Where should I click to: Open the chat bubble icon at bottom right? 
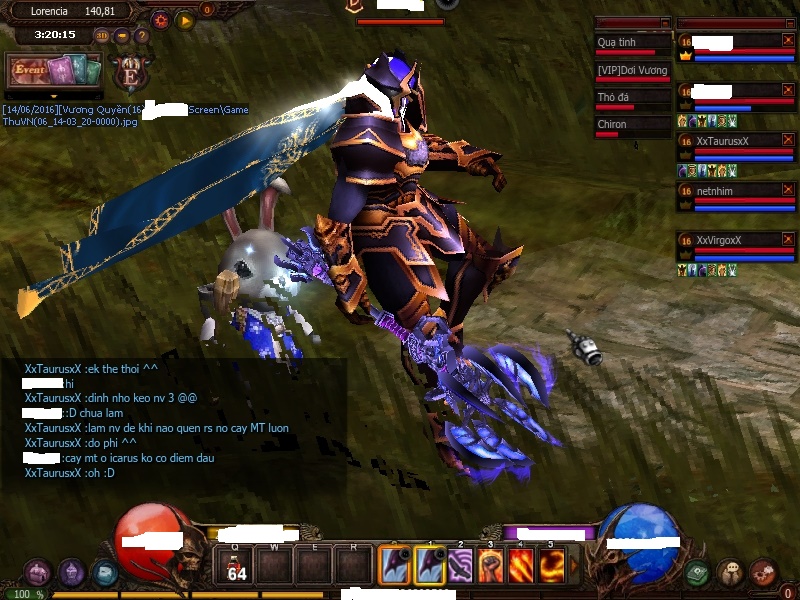point(730,572)
